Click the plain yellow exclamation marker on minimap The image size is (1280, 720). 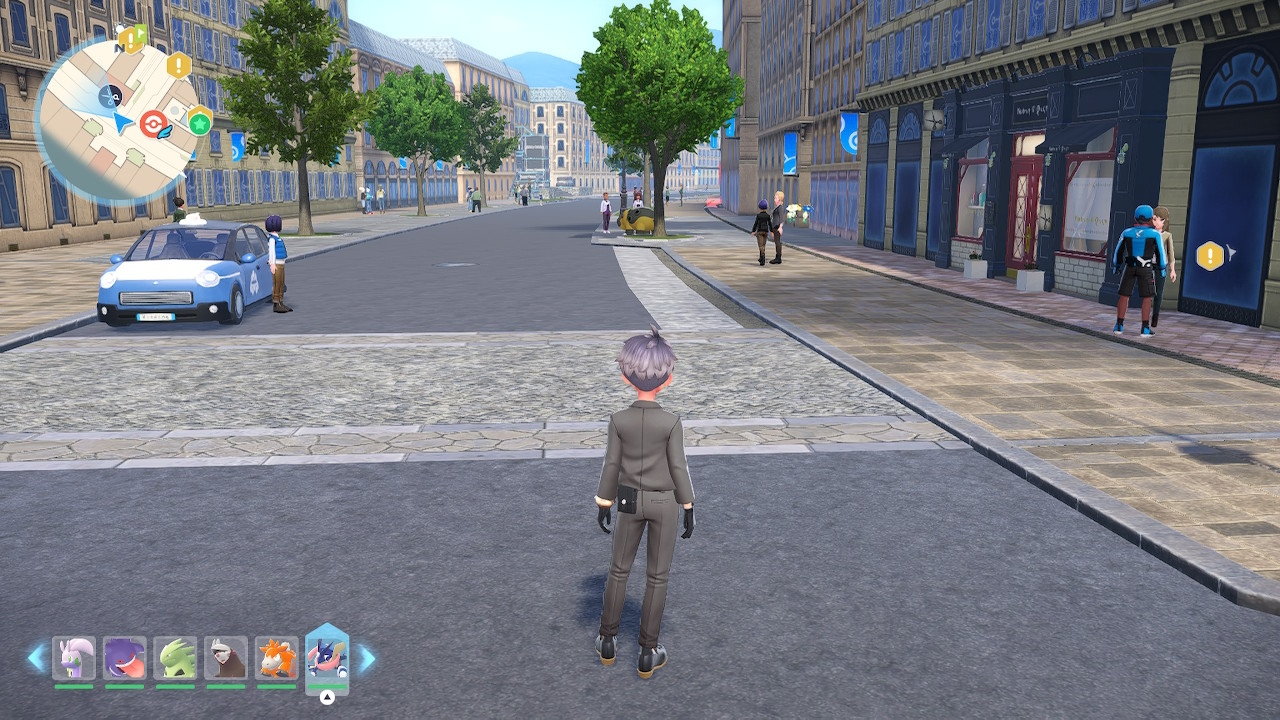coord(179,66)
